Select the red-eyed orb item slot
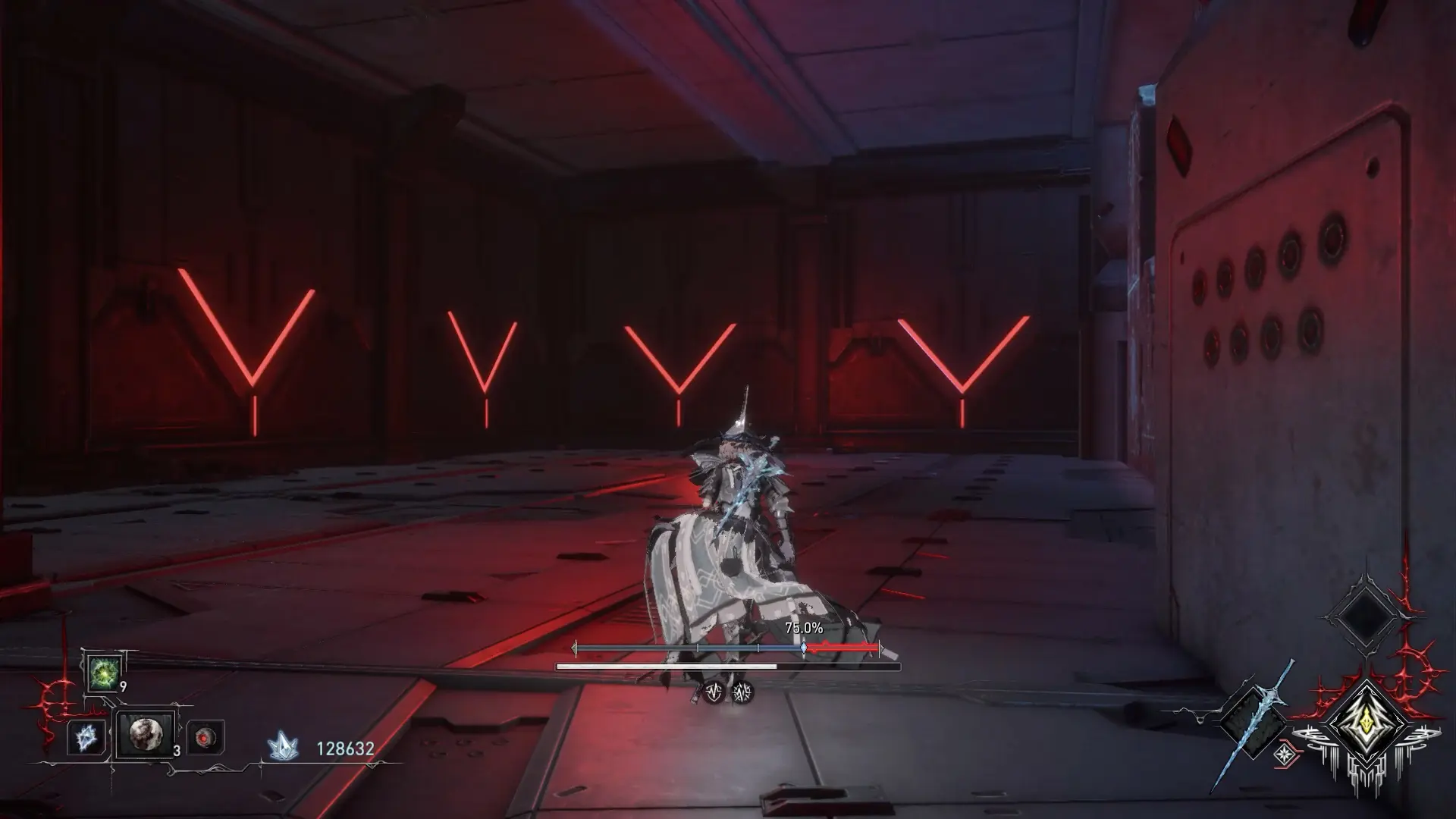Image resolution: width=1456 pixels, height=819 pixels. 206,737
